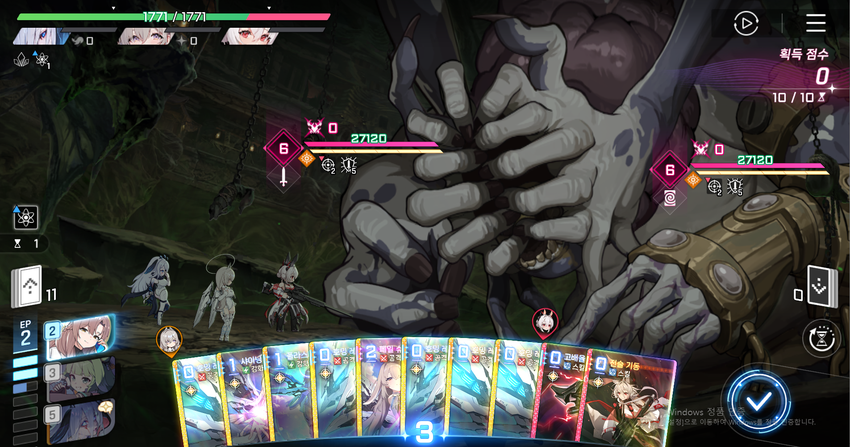Select the blue-haired character portrait at top
This screenshot has height=447, width=850.
pyautogui.click(x=38, y=36)
